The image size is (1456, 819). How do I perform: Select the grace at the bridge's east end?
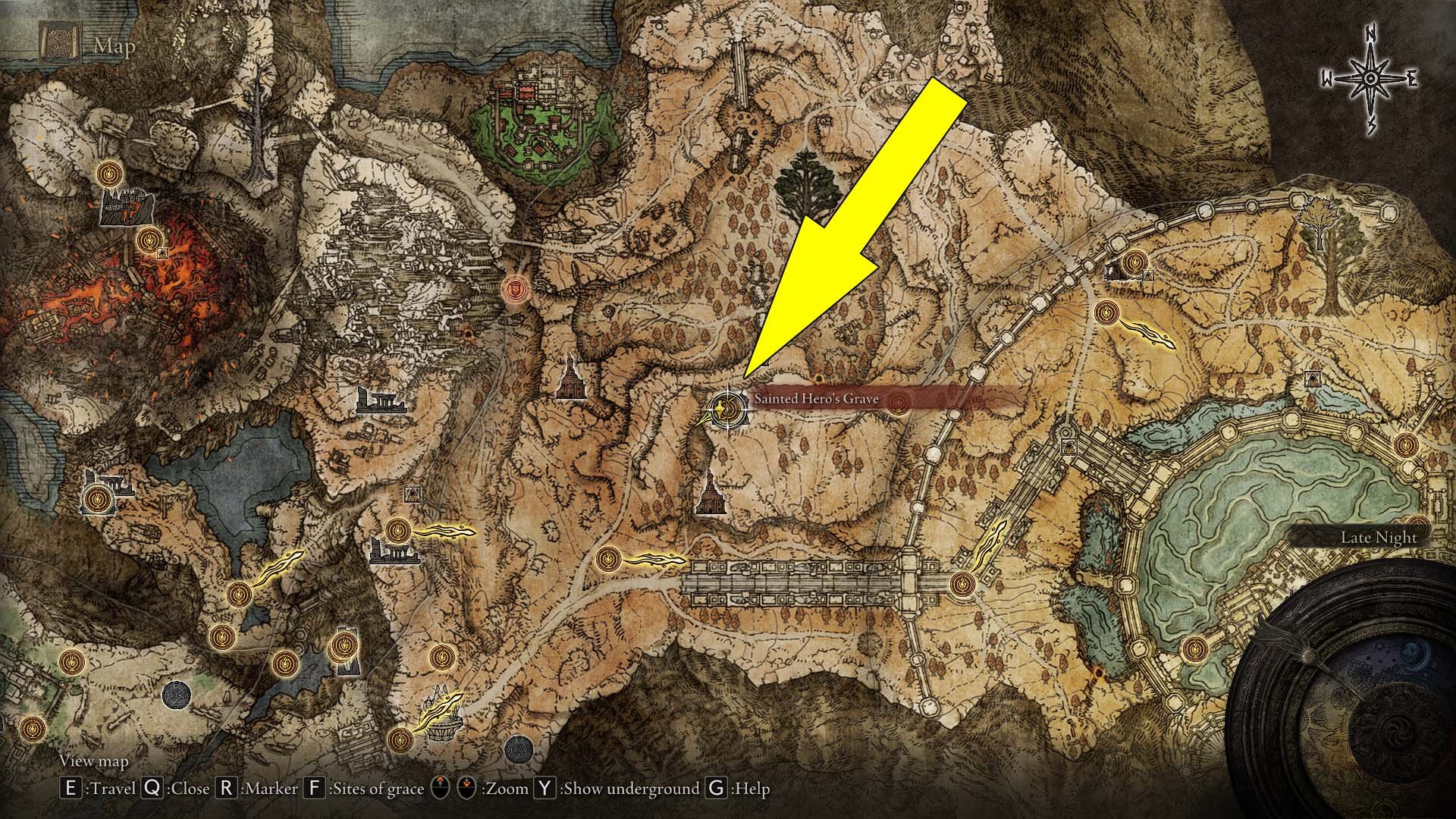point(962,584)
